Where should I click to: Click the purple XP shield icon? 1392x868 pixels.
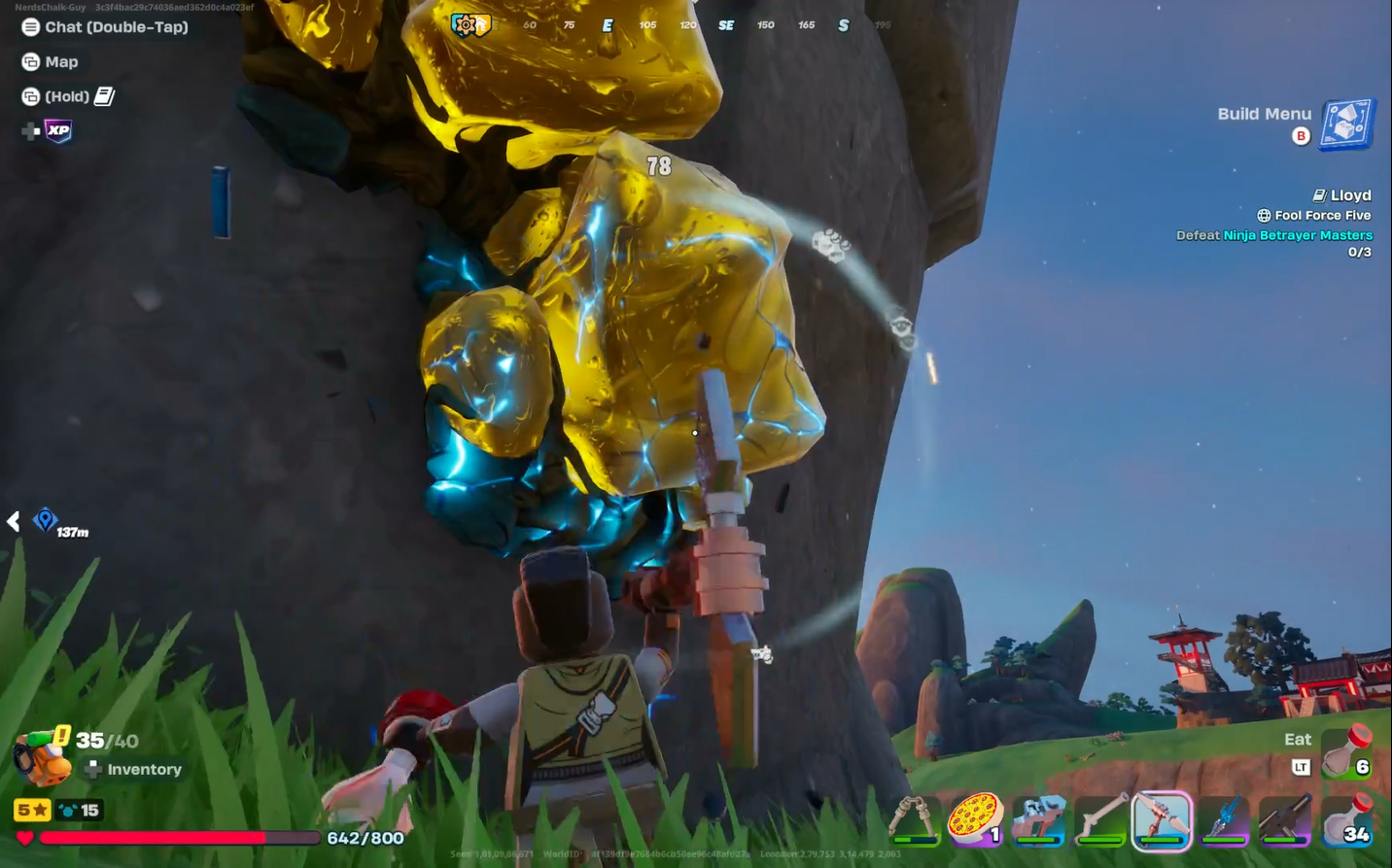(x=58, y=130)
